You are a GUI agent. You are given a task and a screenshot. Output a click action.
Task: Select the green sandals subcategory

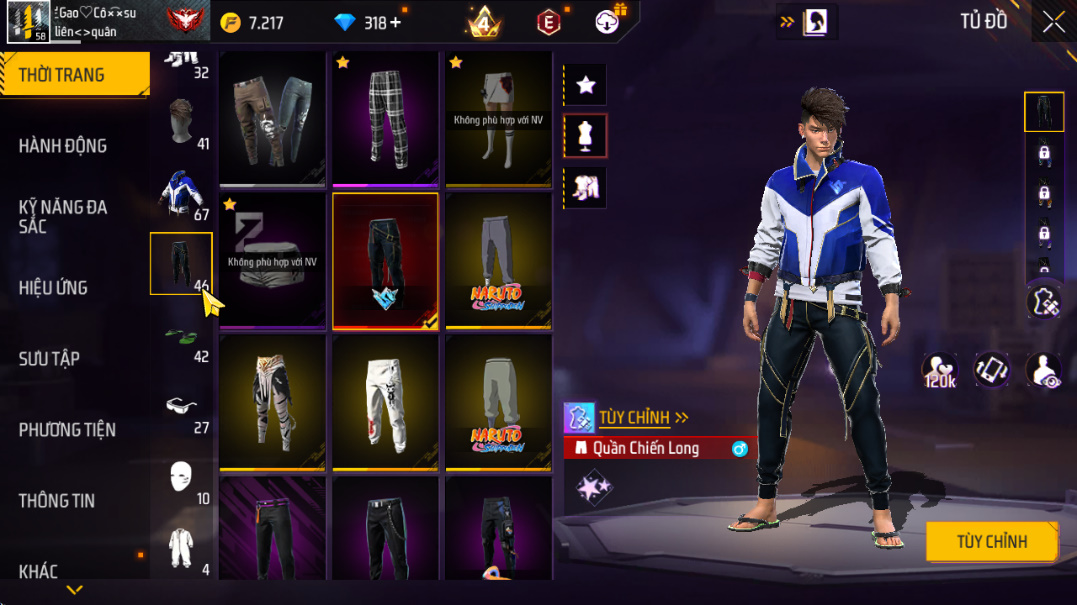click(x=182, y=336)
